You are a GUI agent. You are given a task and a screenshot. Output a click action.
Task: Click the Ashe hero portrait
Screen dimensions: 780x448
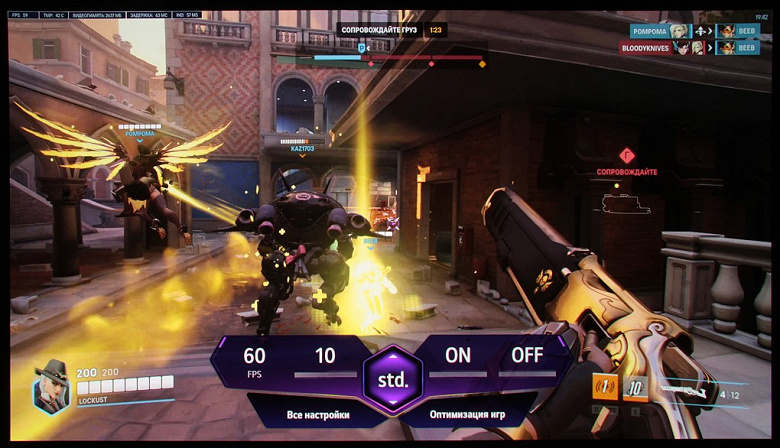pyautogui.click(x=51, y=386)
